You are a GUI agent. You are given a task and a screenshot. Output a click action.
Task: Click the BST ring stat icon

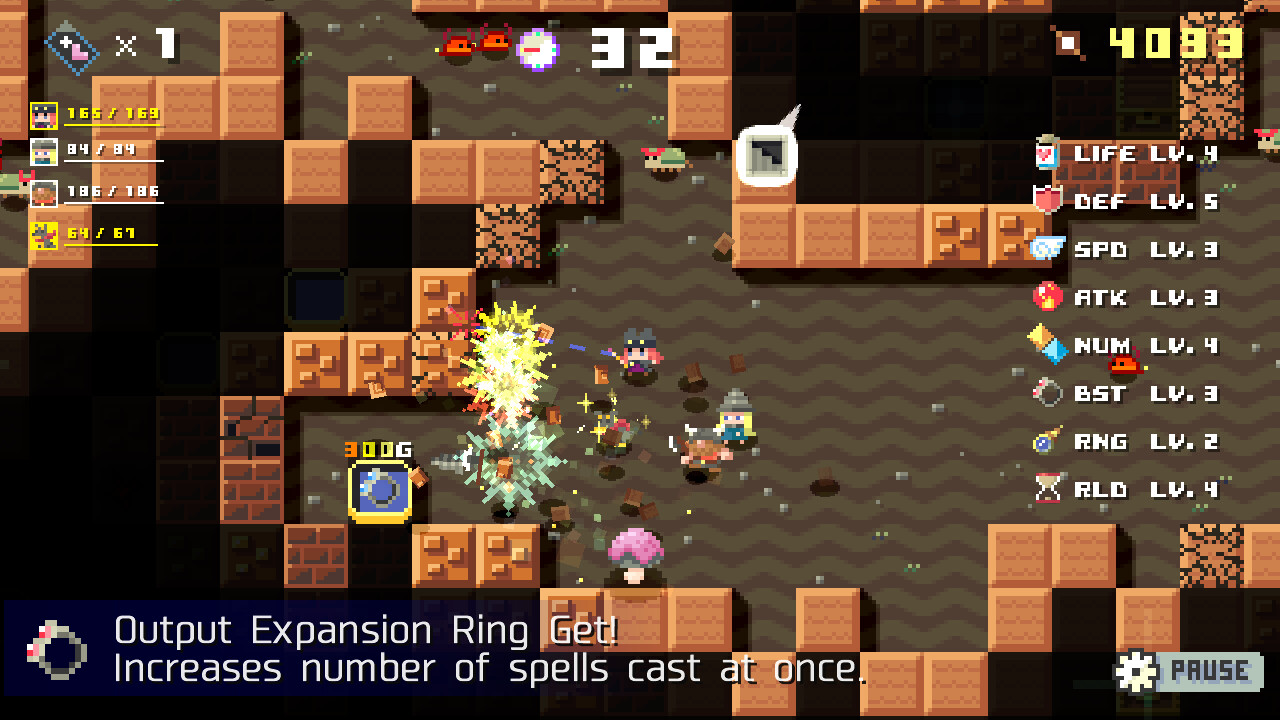pos(1046,394)
